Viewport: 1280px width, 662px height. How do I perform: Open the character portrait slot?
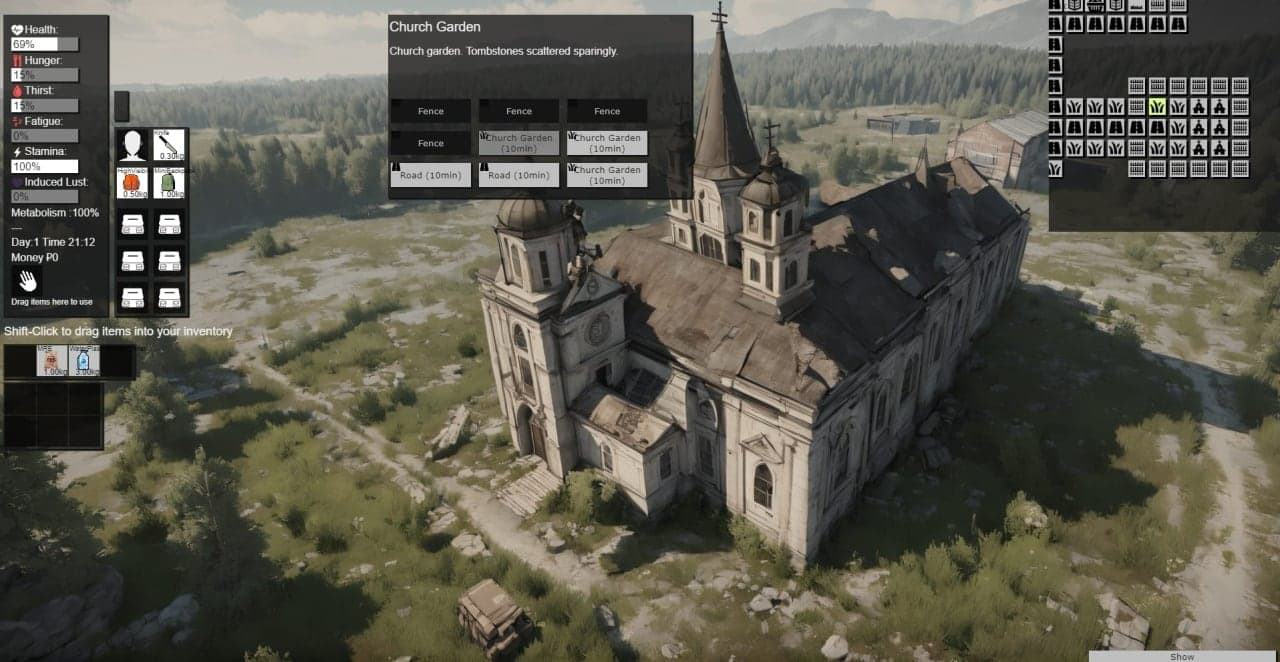point(133,145)
